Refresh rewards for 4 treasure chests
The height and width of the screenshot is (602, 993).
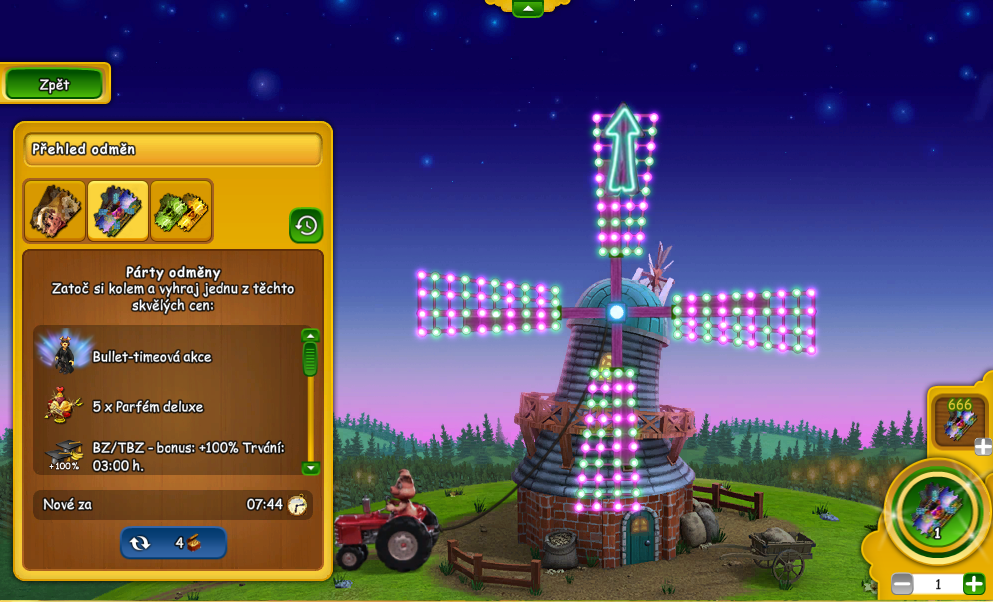[x=173, y=543]
